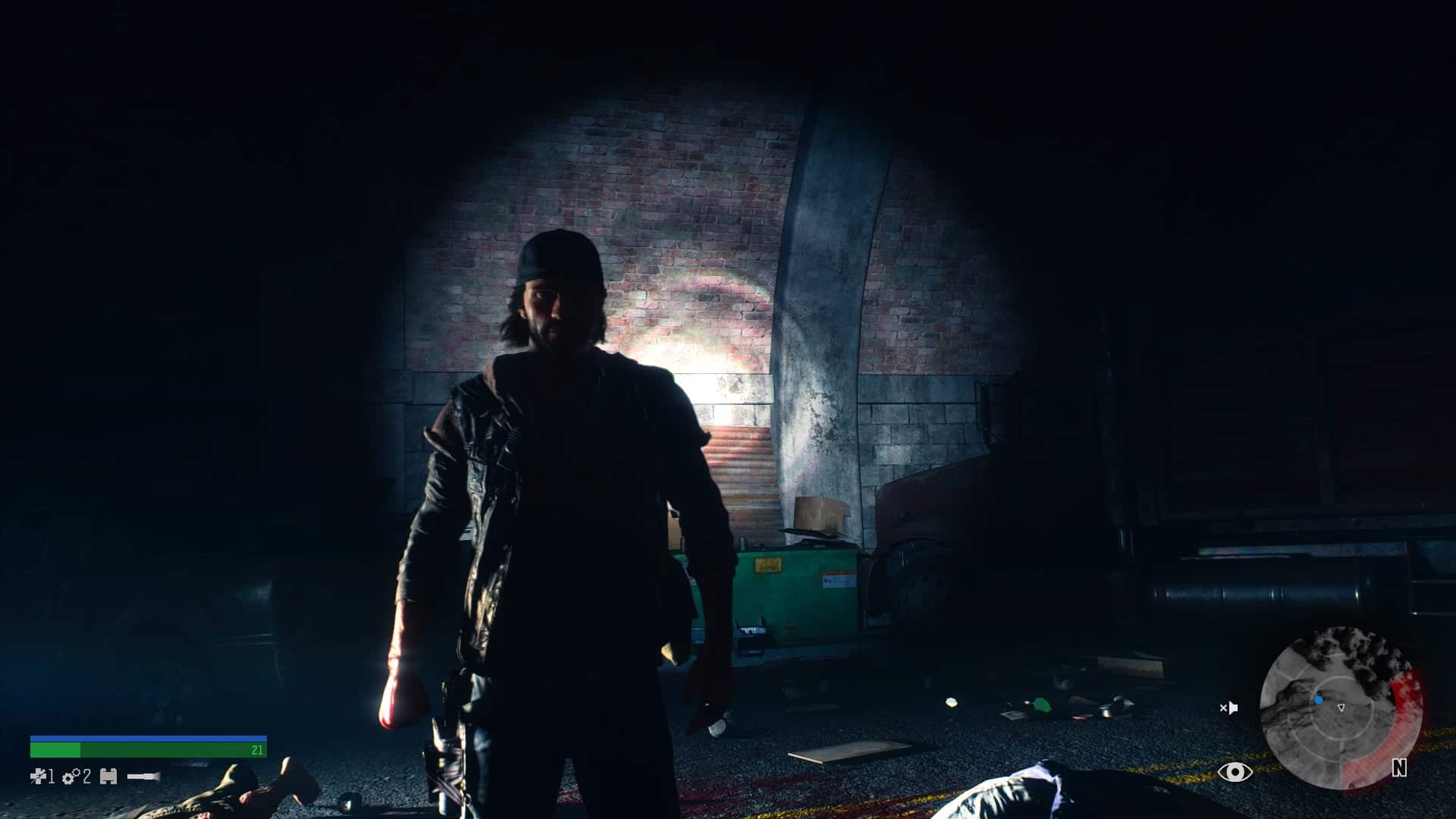
Task: Click the scrap gears icon
Action: 71,777
